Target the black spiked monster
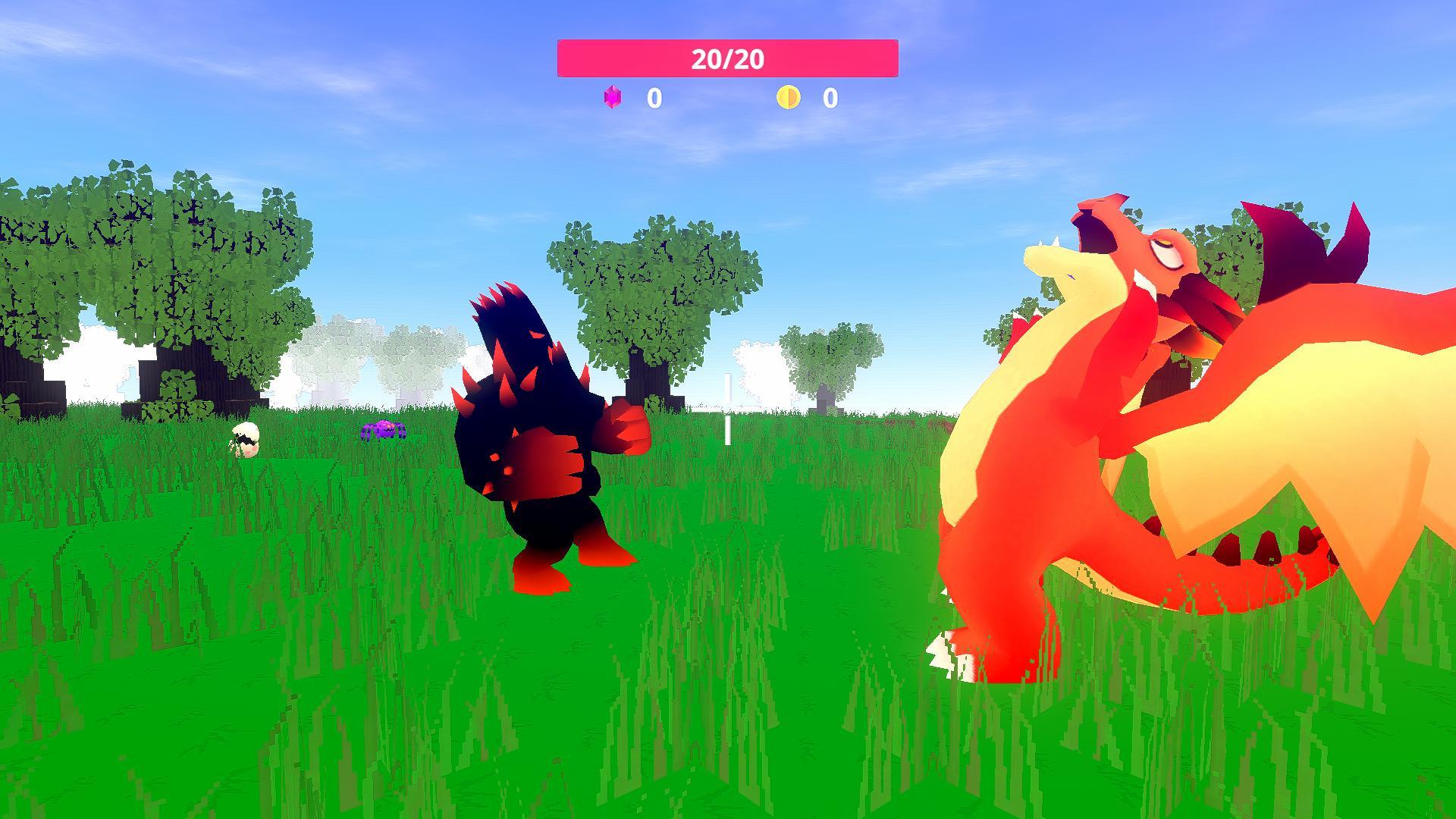This screenshot has height=819, width=1456. 538,440
